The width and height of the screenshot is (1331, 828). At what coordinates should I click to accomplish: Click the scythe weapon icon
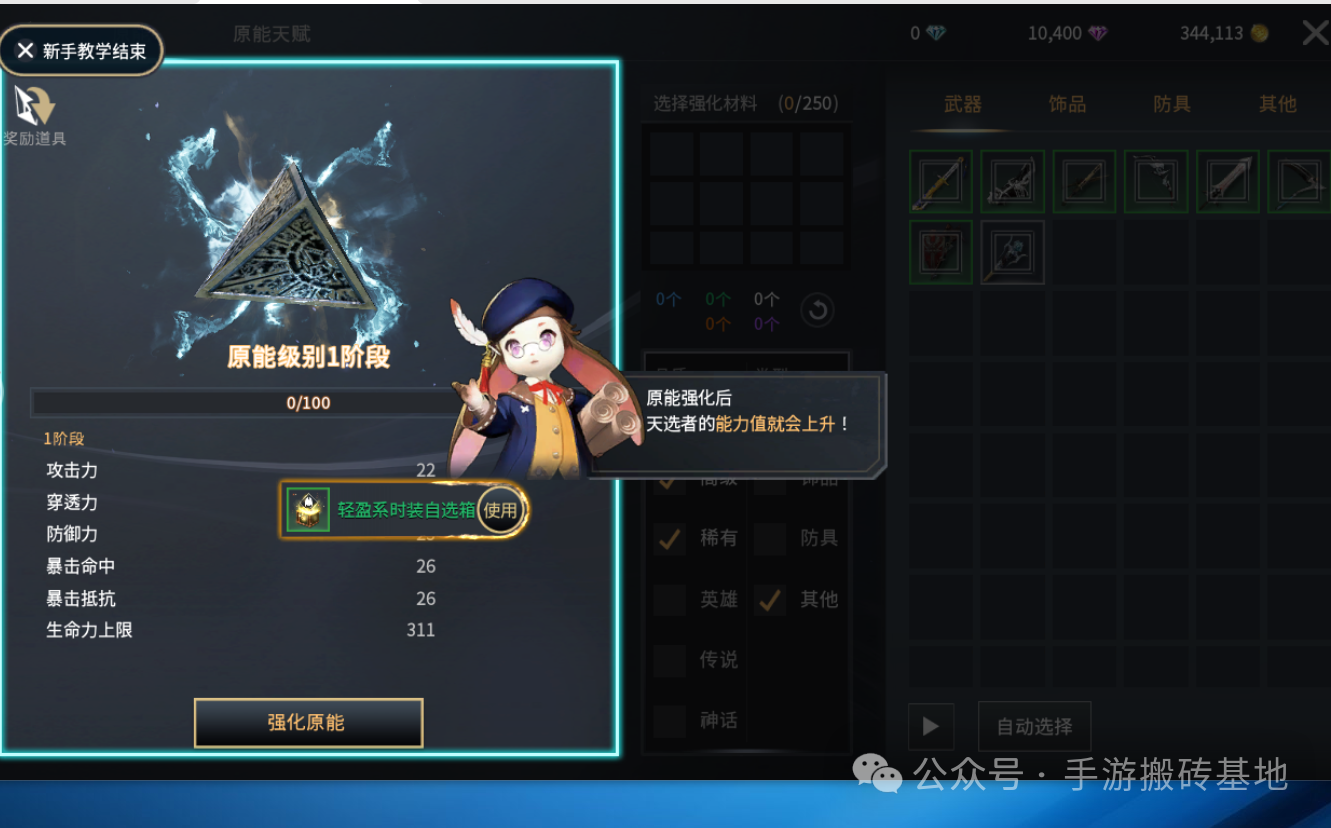pos(1156,181)
